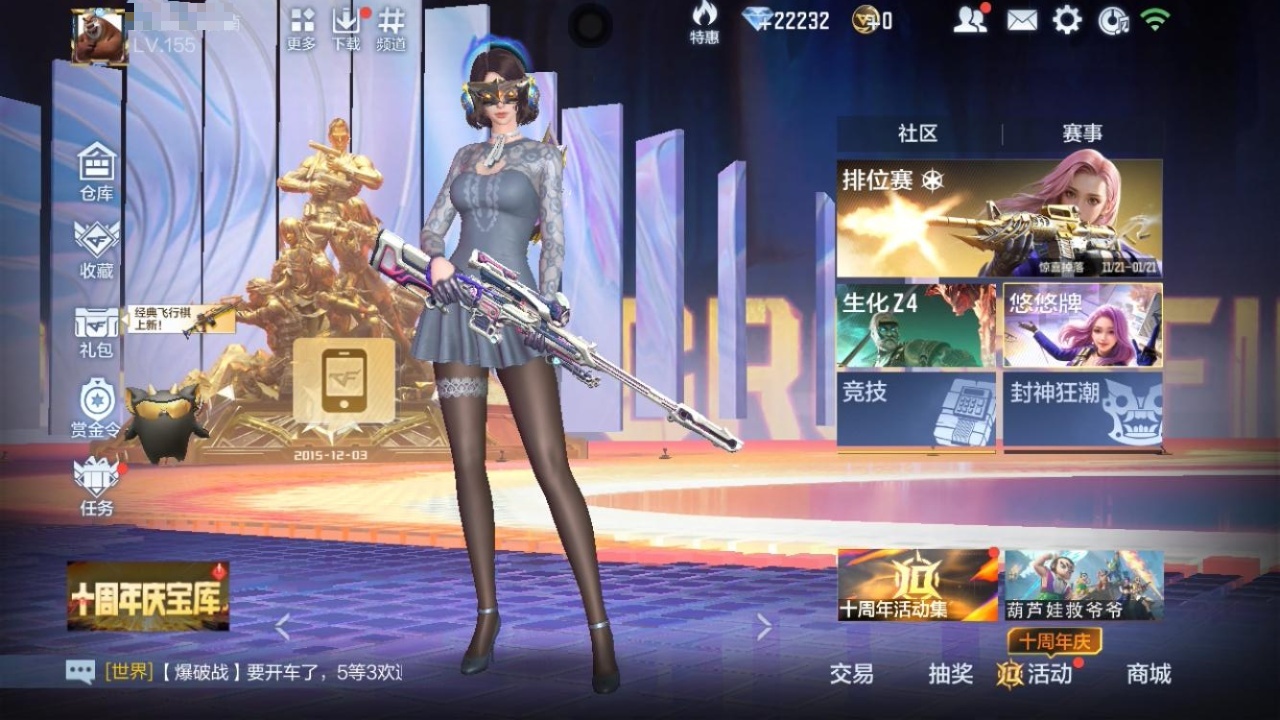Viewport: 1280px width, 720px height.
Task: Click the player avatar portrait
Action: tap(99, 37)
